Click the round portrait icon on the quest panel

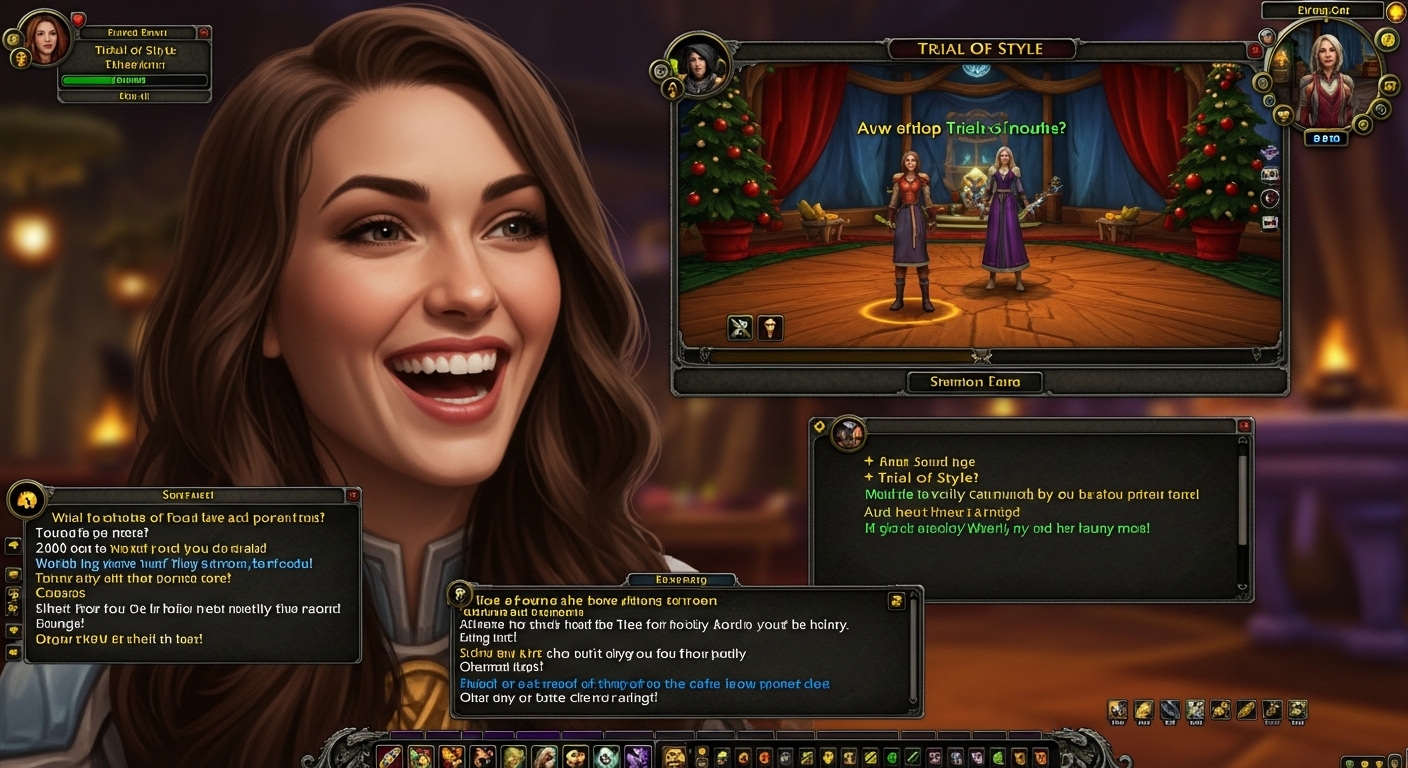848,433
